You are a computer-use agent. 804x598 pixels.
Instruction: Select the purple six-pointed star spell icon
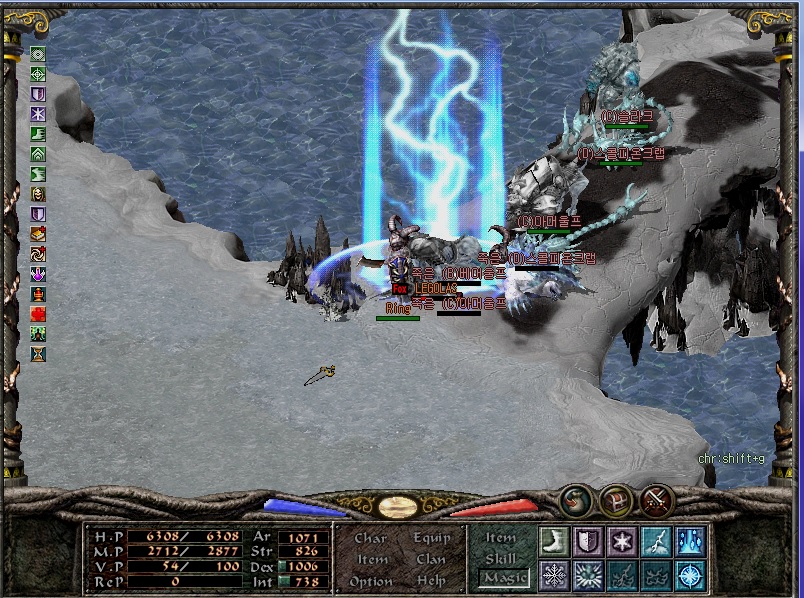(x=622, y=541)
